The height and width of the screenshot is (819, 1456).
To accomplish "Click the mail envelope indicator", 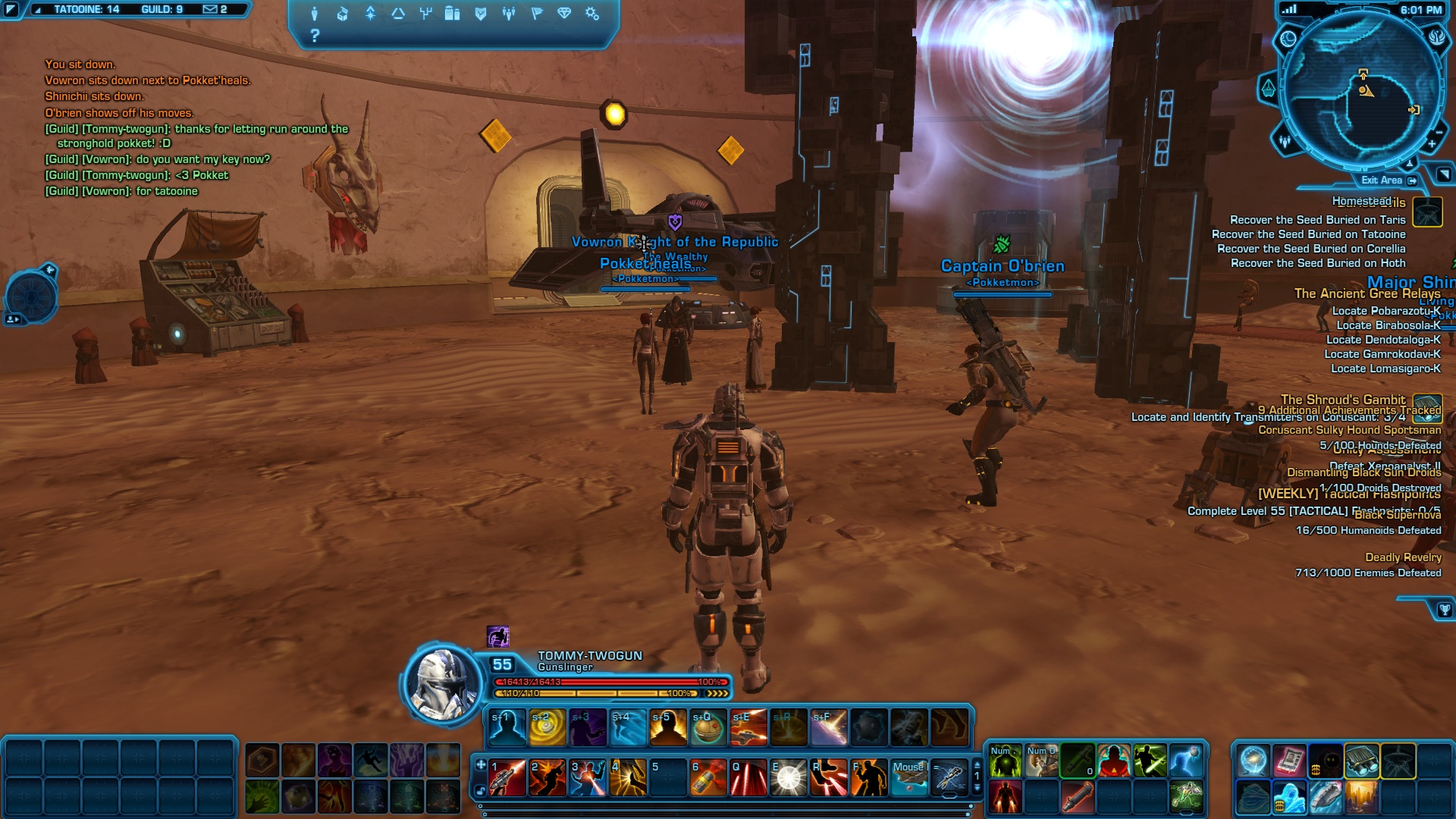I will 210,10.
